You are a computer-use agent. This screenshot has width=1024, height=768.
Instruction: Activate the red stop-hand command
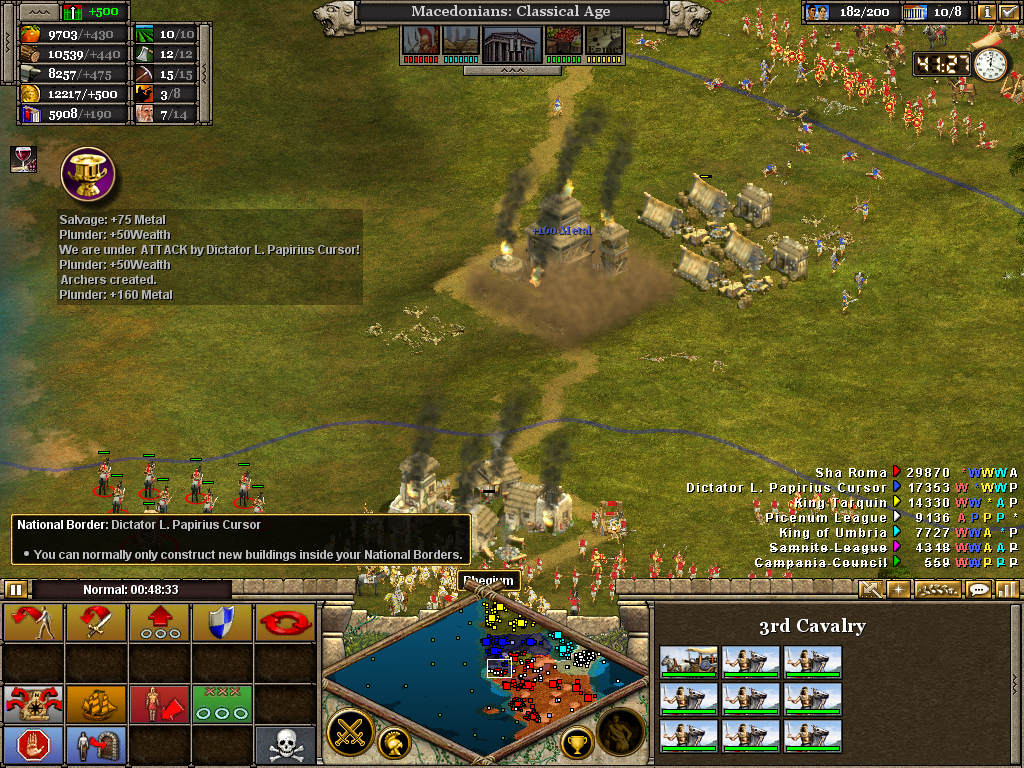pos(34,744)
